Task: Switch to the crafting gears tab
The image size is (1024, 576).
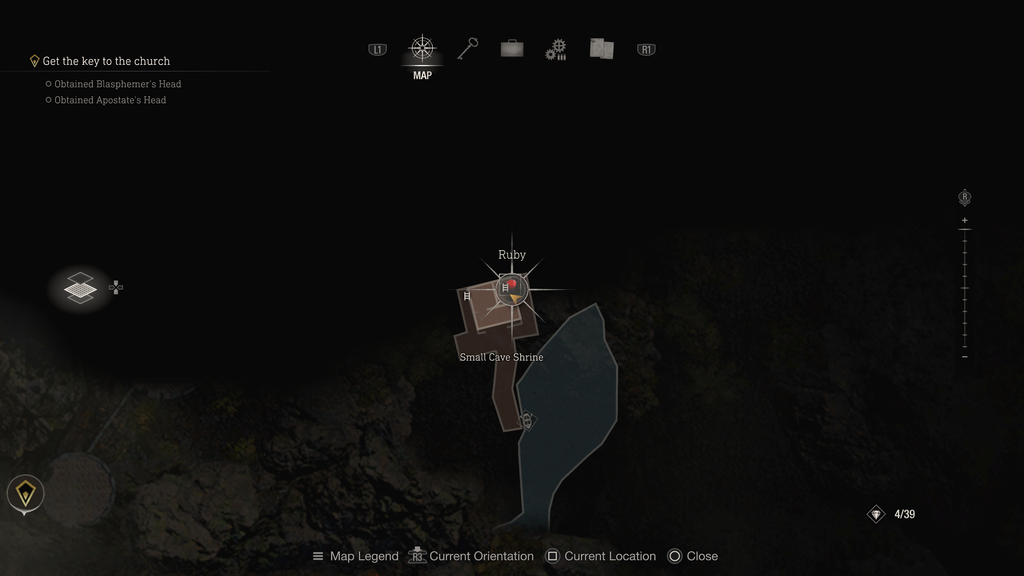Action: click(x=556, y=49)
